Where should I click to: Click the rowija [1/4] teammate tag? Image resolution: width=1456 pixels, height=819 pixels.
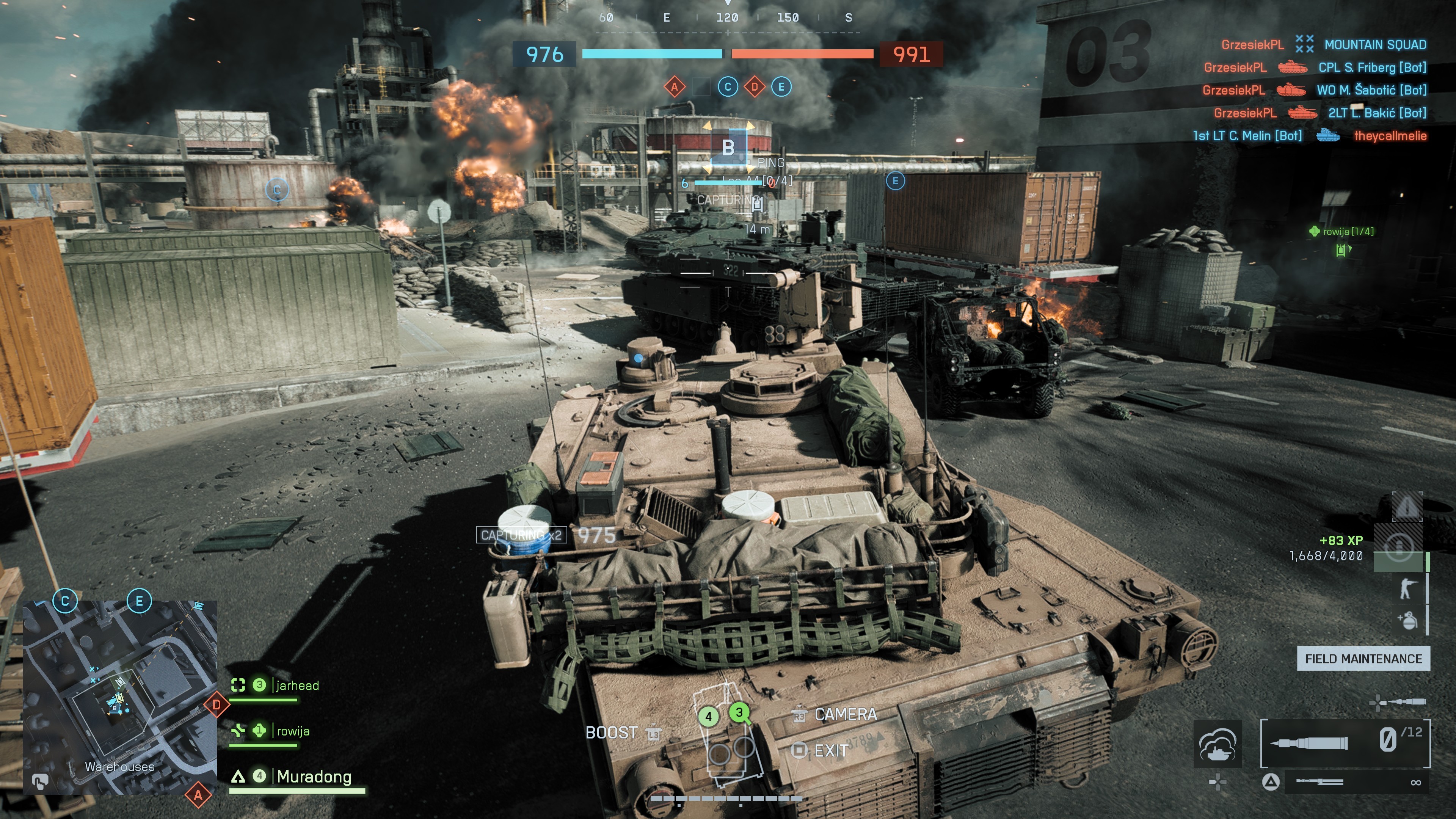tap(1348, 231)
